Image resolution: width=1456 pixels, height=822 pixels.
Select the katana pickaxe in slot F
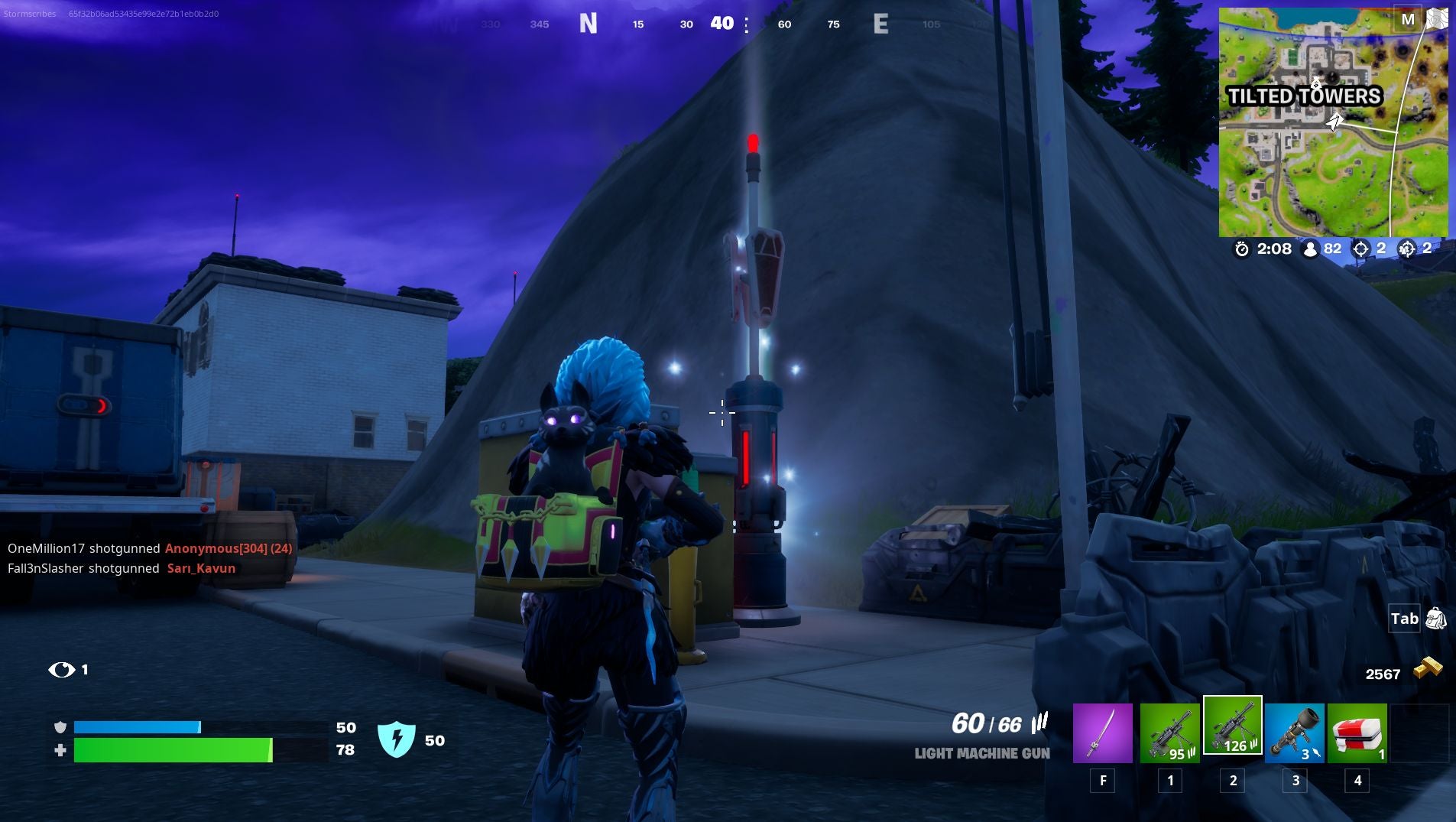[x=1104, y=733]
